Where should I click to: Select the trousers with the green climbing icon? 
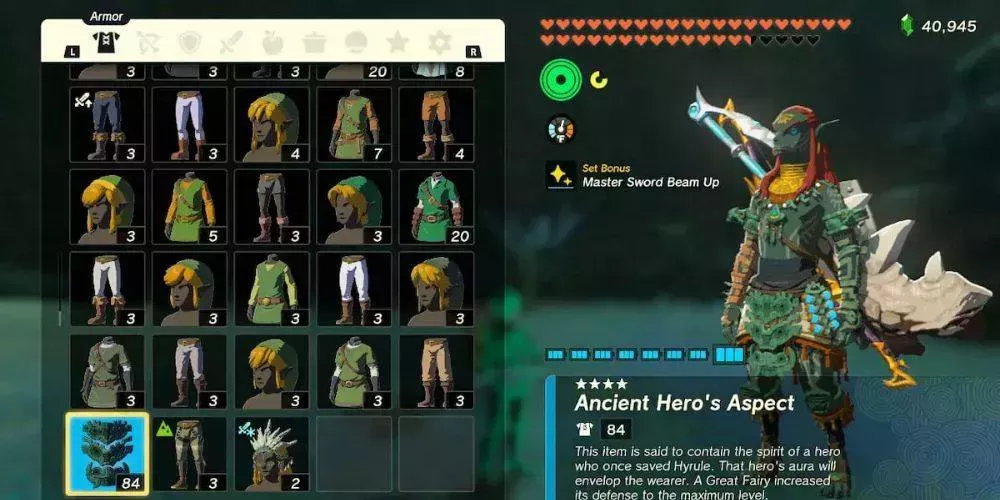point(189,453)
